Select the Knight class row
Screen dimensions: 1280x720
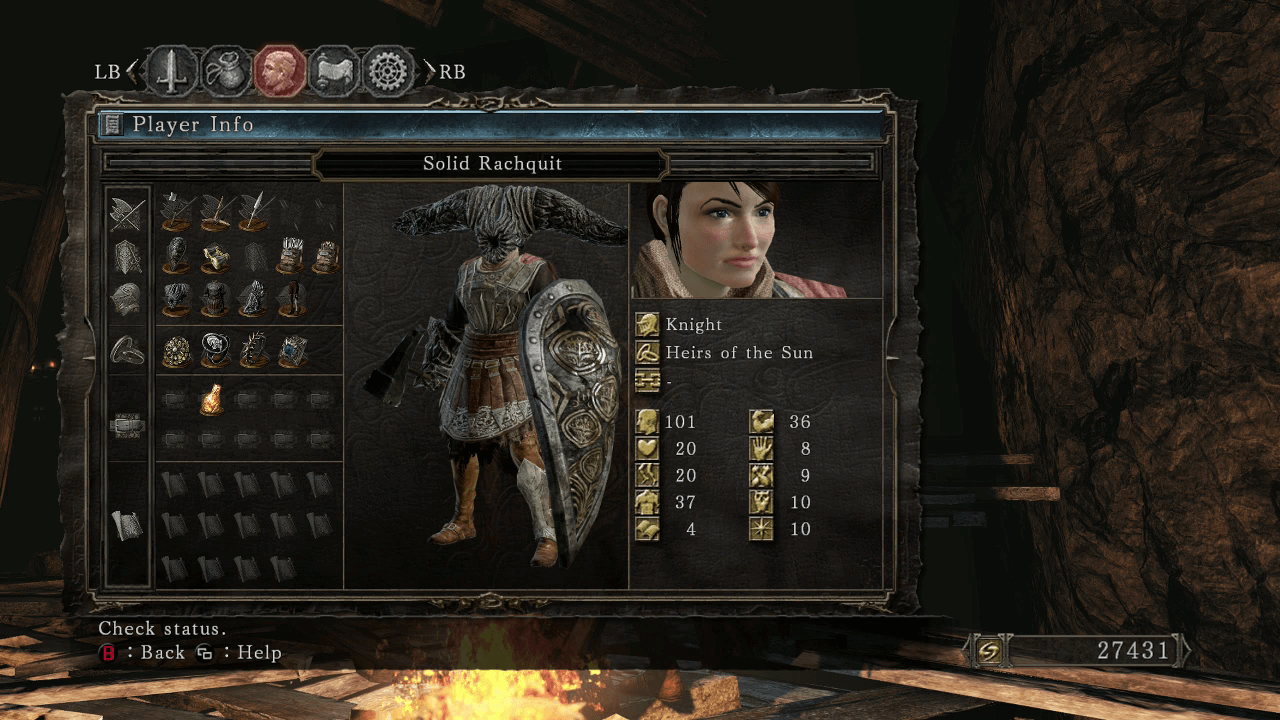click(x=693, y=324)
